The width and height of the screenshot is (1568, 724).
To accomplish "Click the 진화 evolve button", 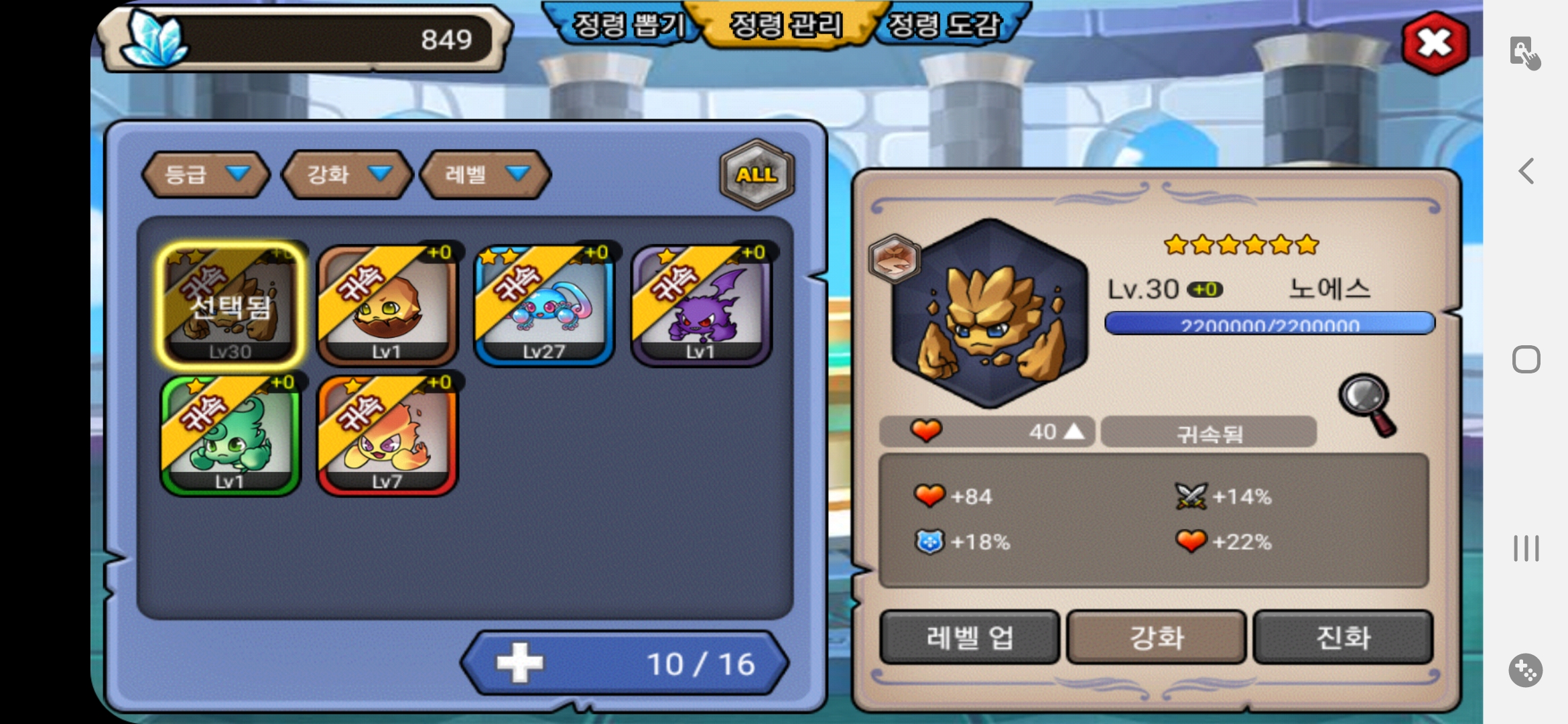I will point(1343,637).
